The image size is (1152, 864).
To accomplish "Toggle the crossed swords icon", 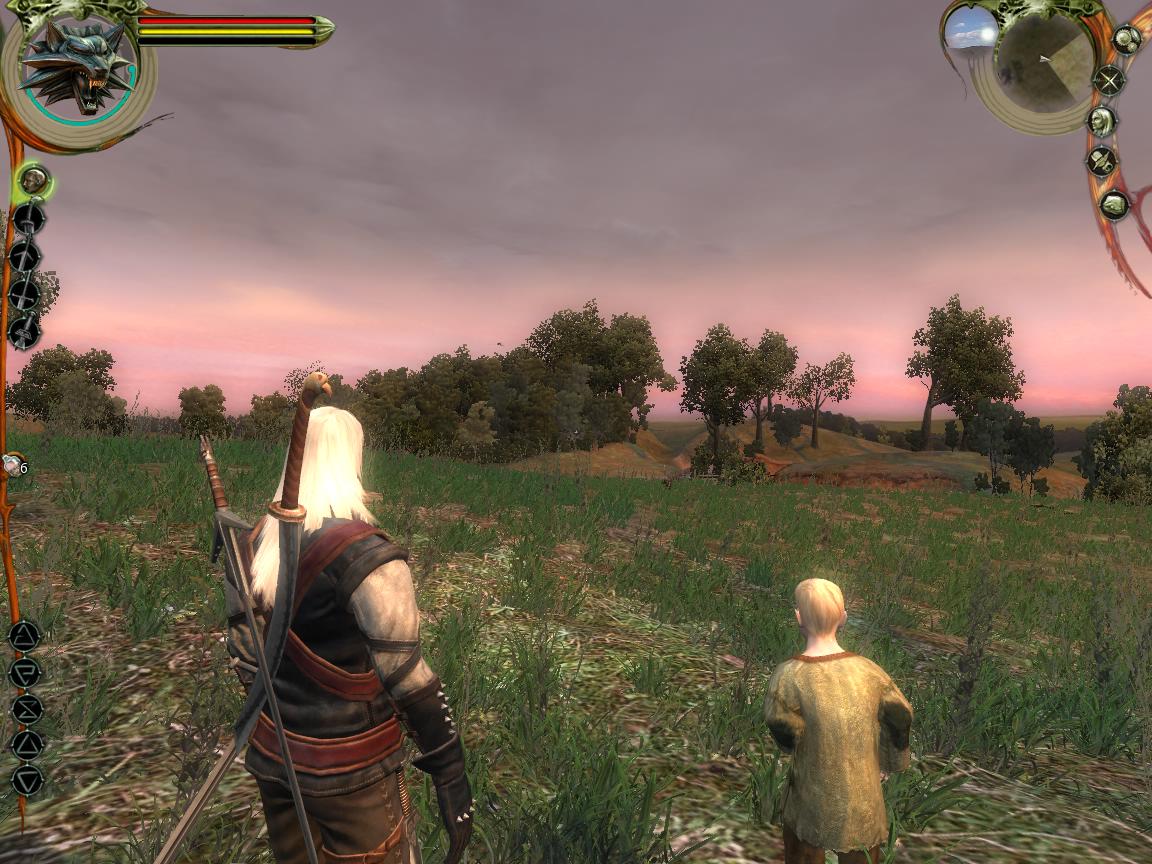I will [1108, 80].
